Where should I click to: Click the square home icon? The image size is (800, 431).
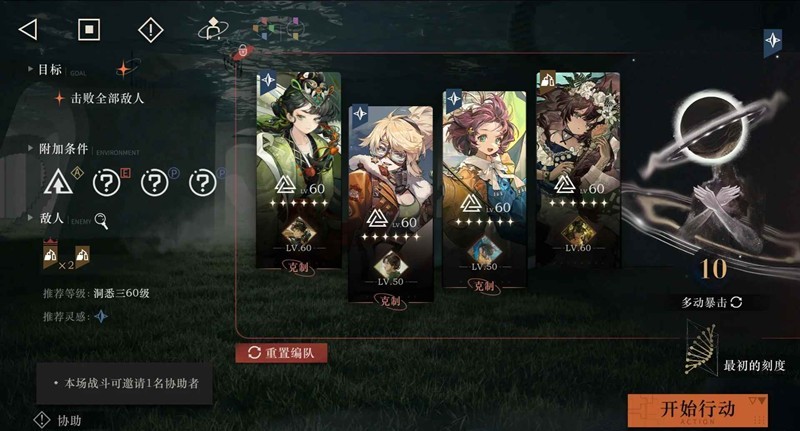[89, 29]
